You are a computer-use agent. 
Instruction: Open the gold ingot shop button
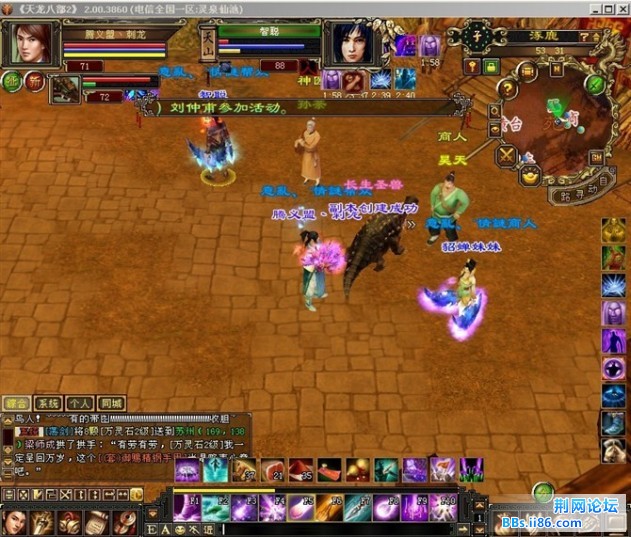tap(530, 175)
